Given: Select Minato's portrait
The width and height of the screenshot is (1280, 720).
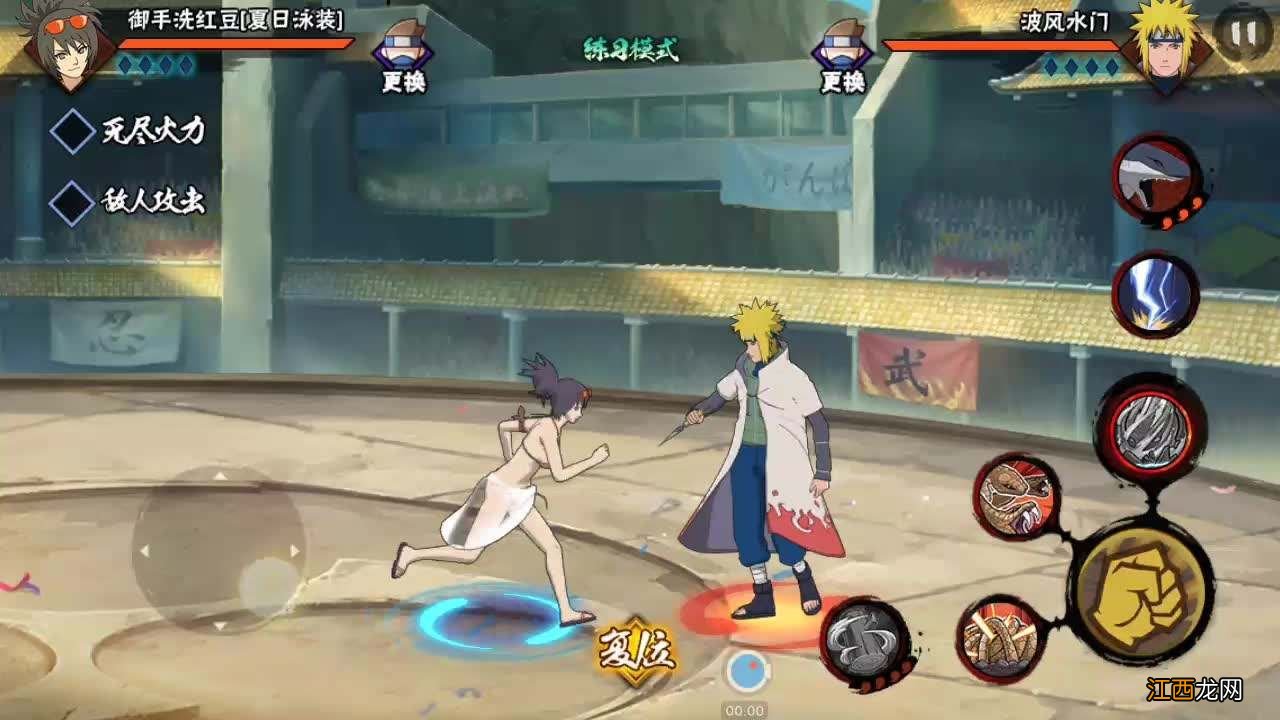Looking at the screenshot, I should pos(1165,45).
